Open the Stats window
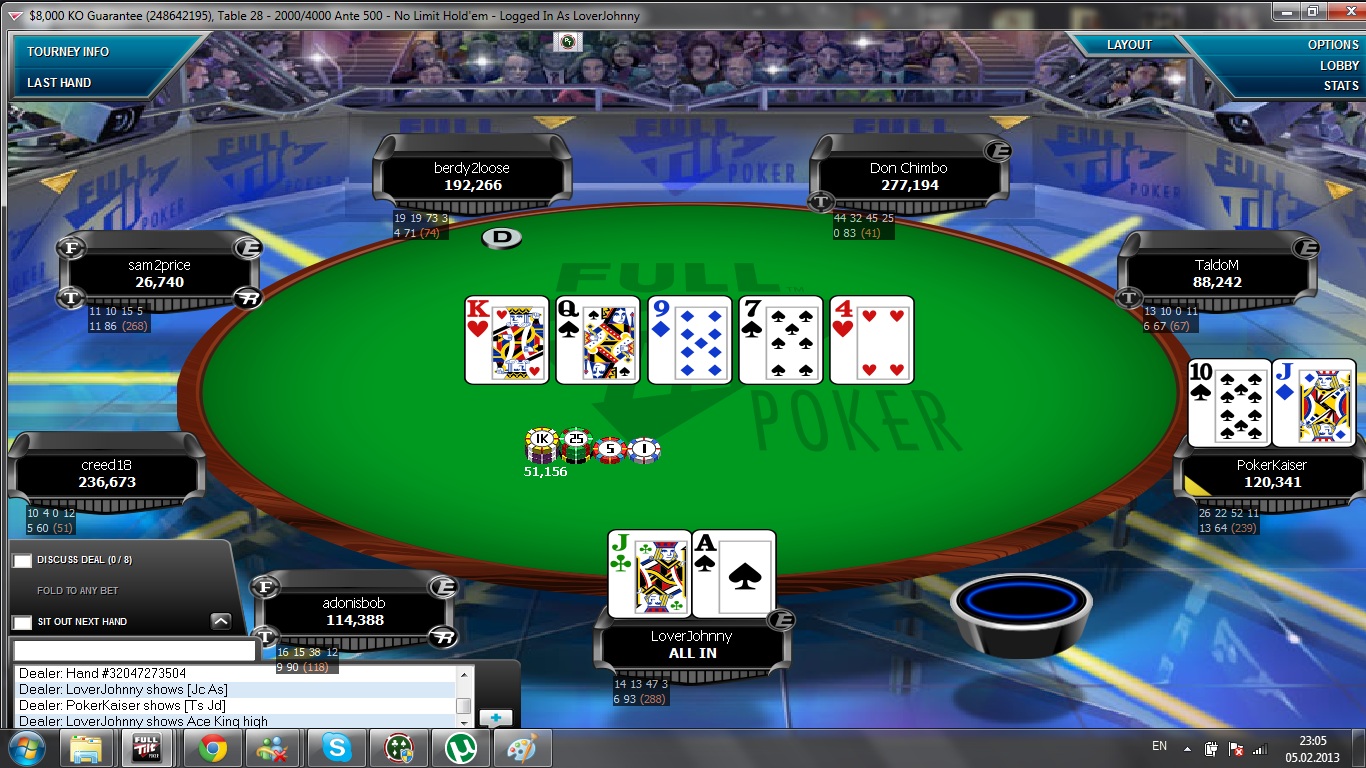The width and height of the screenshot is (1366, 768). pos(1341,85)
